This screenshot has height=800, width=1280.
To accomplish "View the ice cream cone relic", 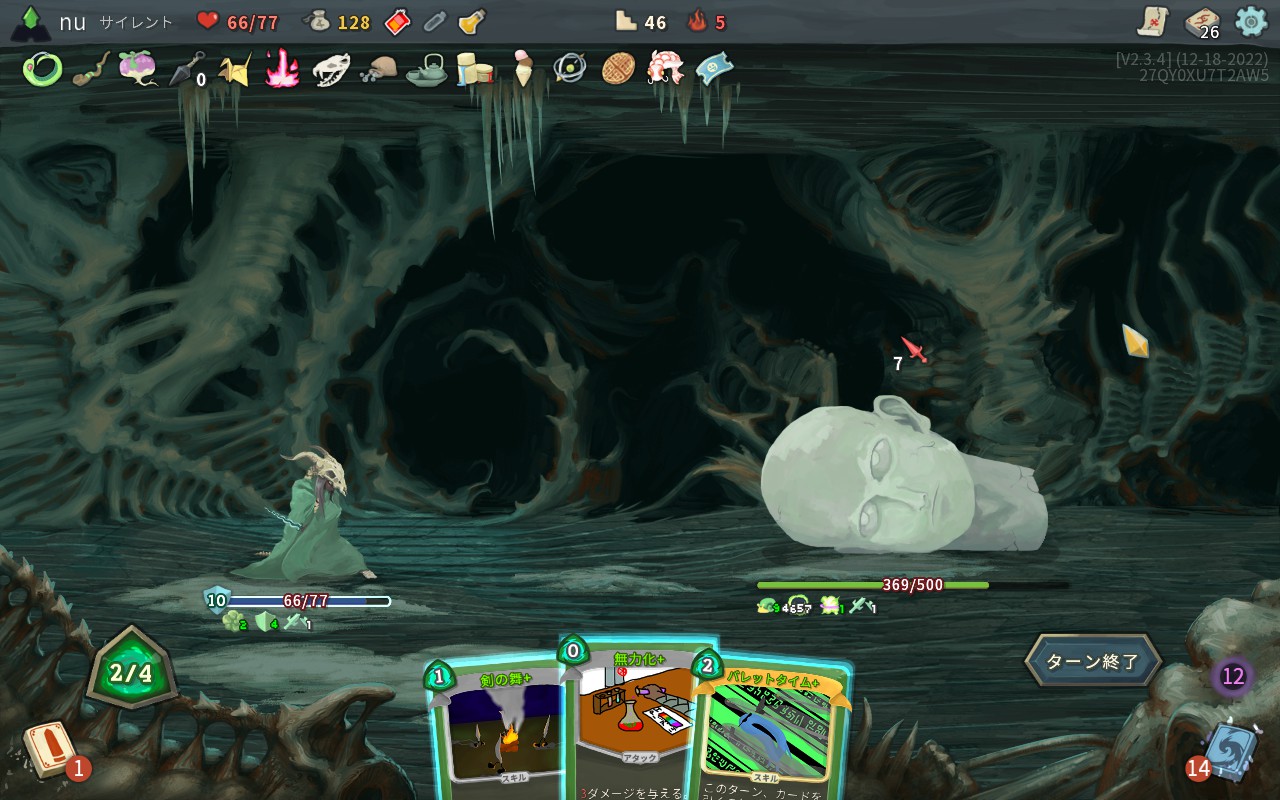I will pyautogui.click(x=523, y=69).
